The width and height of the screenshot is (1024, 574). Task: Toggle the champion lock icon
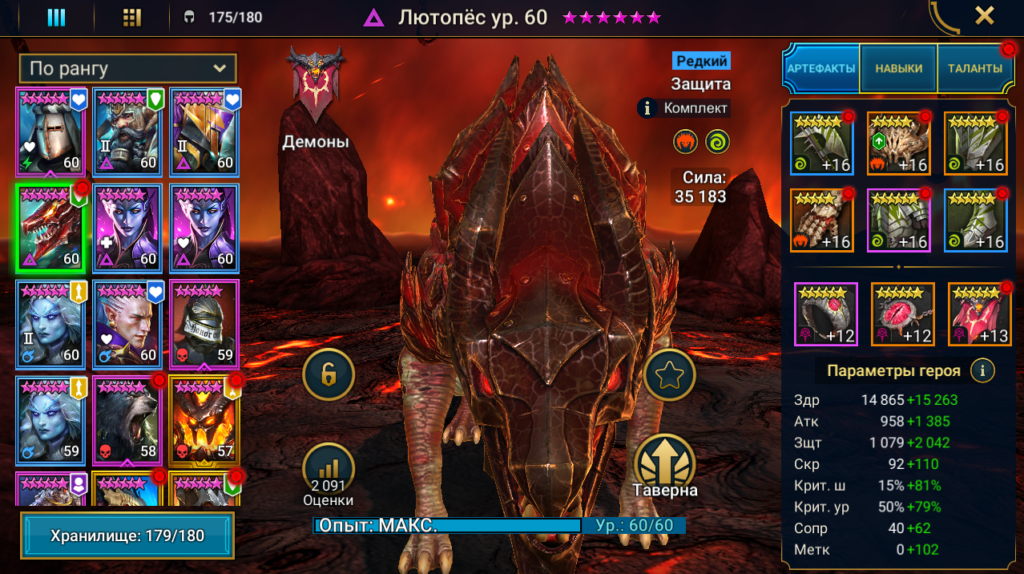pos(329,373)
